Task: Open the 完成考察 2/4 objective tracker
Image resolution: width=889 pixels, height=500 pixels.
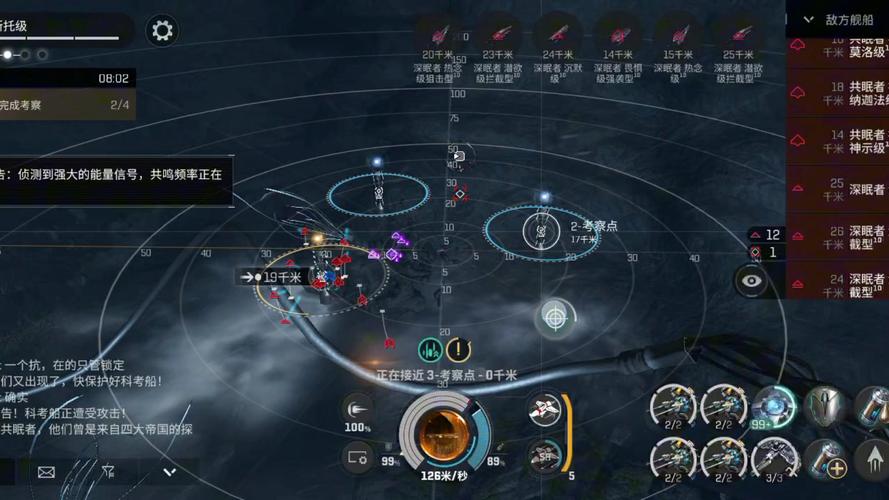Action: pos(66,104)
